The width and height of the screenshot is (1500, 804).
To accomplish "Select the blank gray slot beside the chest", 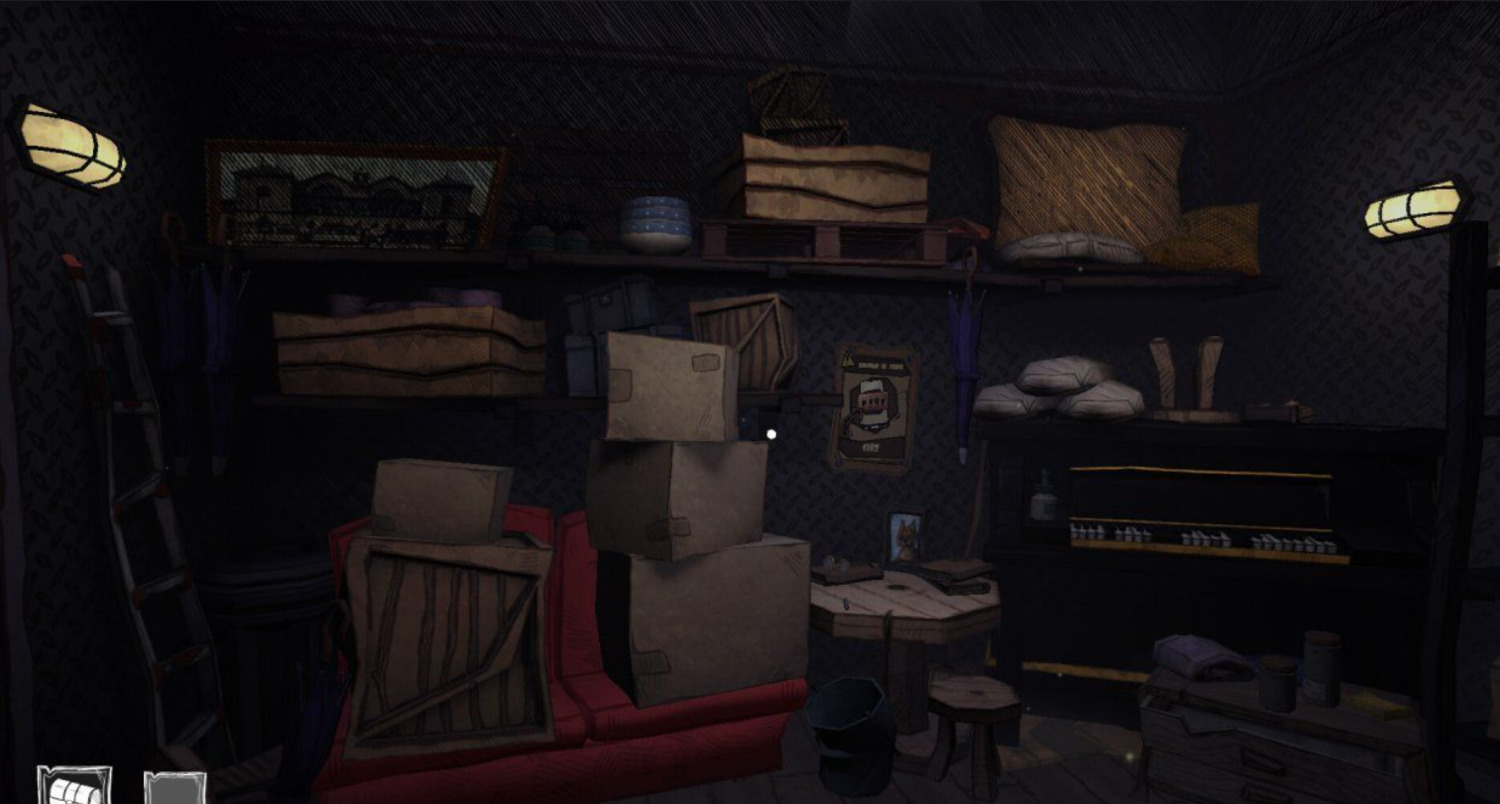I will click(175, 788).
